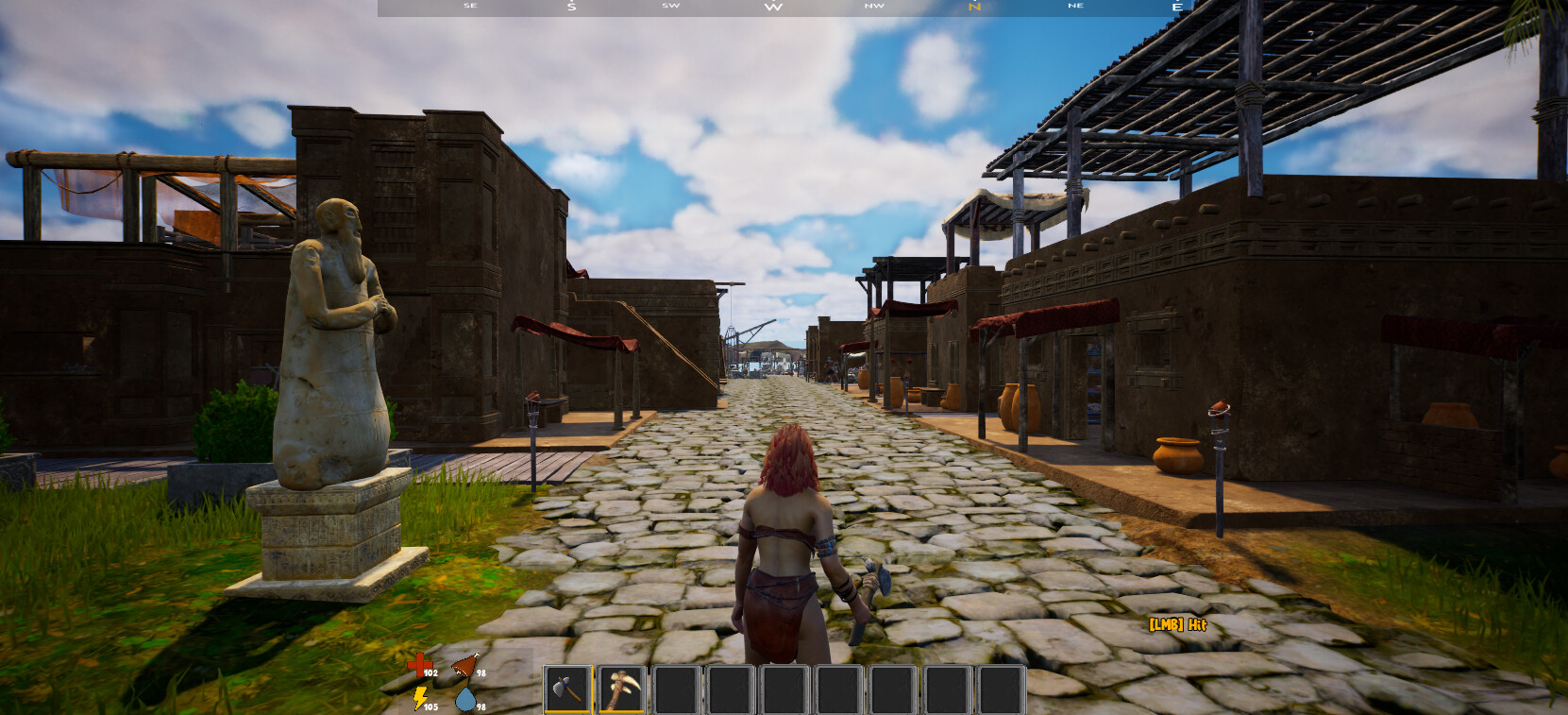Select the stone pickaxe in hotbar slot two

click(621, 689)
